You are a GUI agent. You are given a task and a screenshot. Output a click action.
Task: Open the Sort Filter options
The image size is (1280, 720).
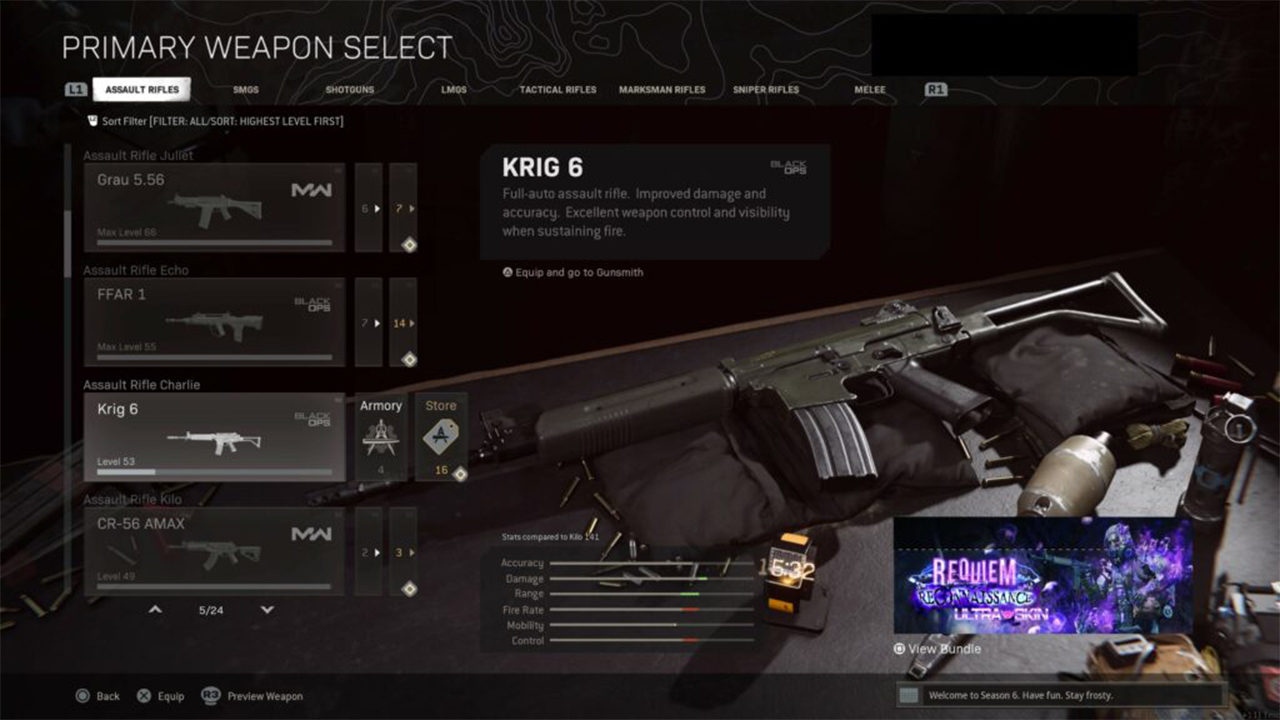[215, 121]
